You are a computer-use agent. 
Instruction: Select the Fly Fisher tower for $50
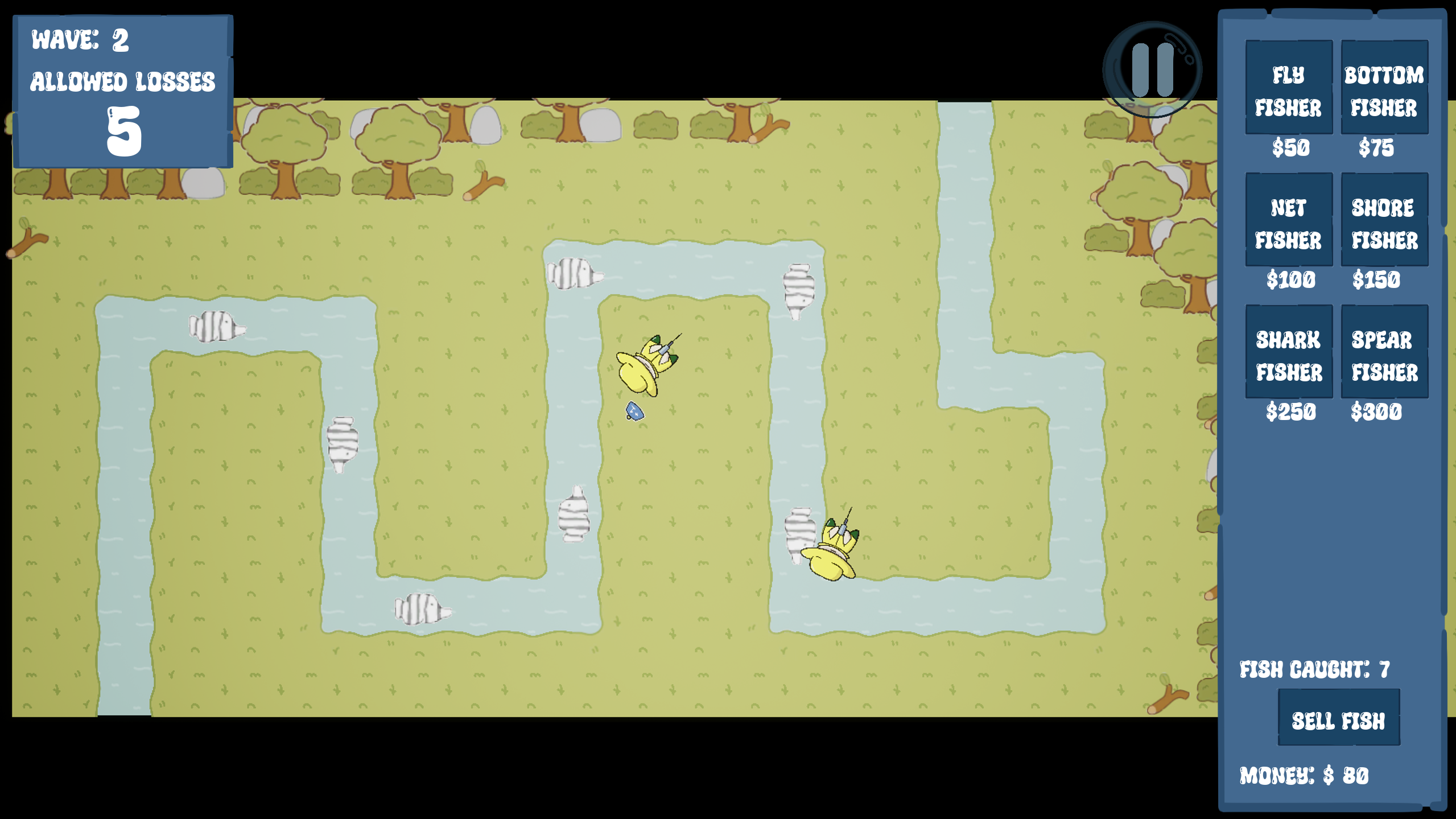[x=1289, y=88]
